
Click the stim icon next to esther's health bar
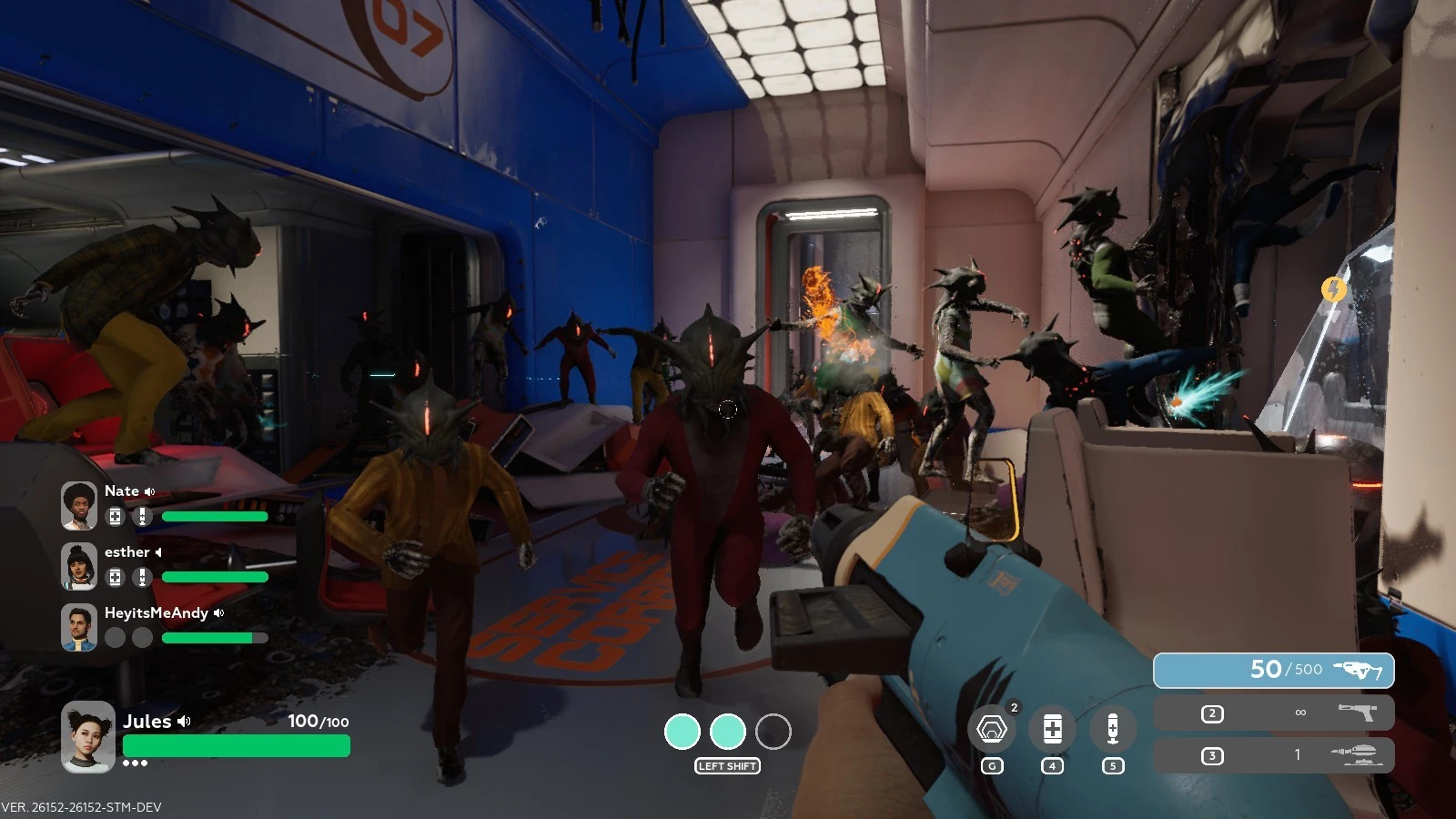[x=140, y=578]
